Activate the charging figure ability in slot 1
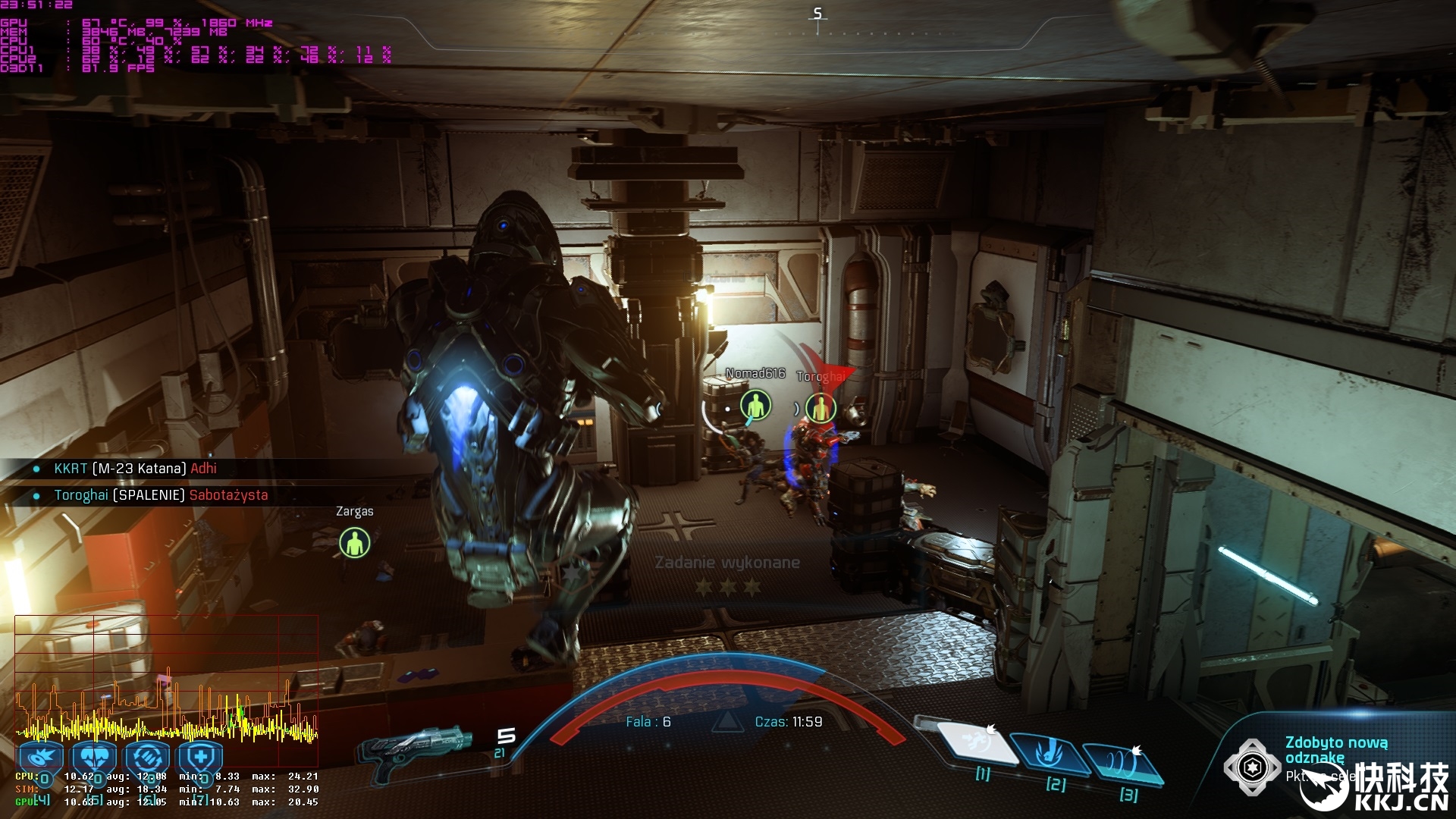 click(976, 744)
